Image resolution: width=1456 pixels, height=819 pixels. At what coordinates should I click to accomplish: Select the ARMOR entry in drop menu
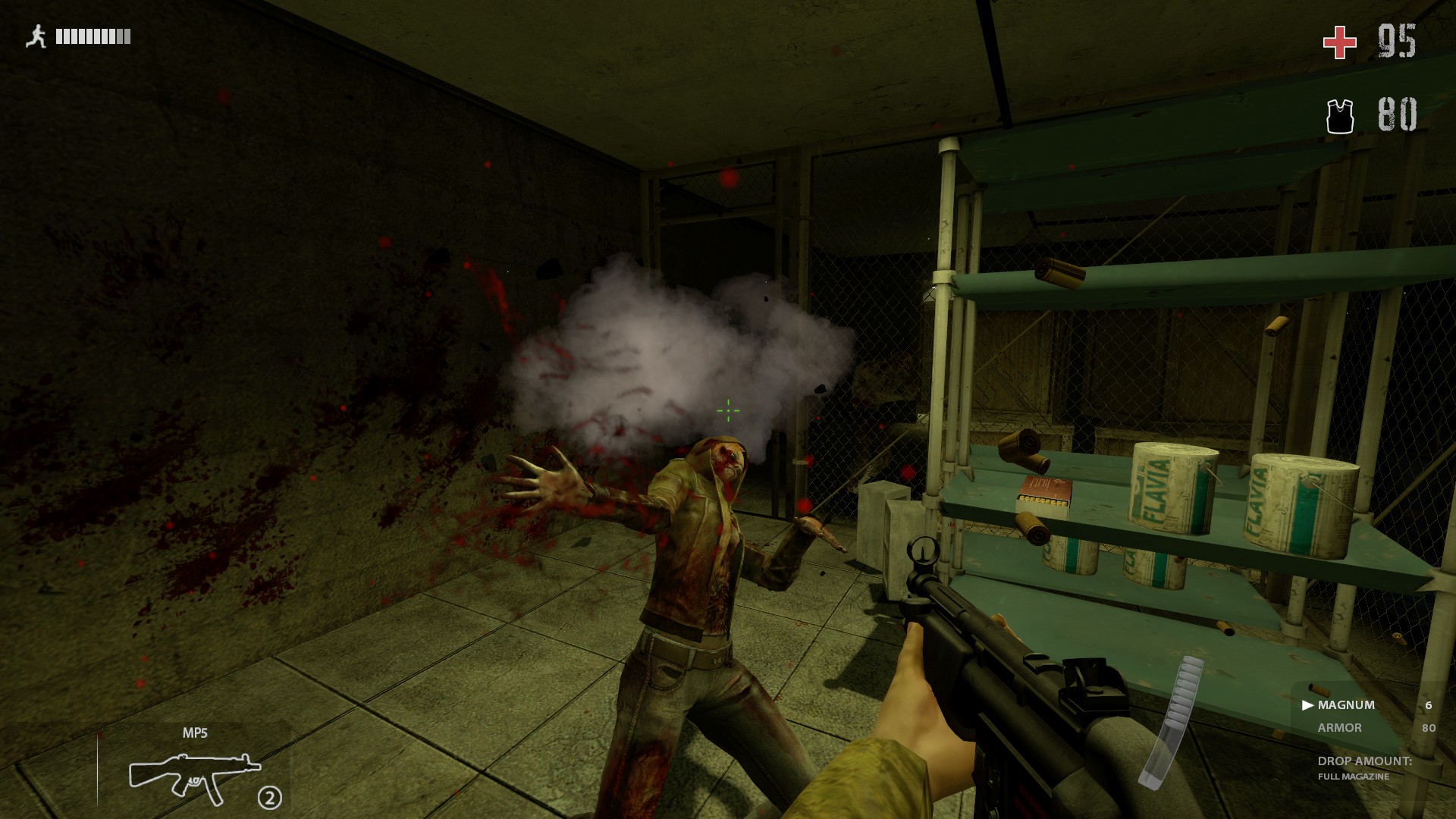click(1341, 728)
